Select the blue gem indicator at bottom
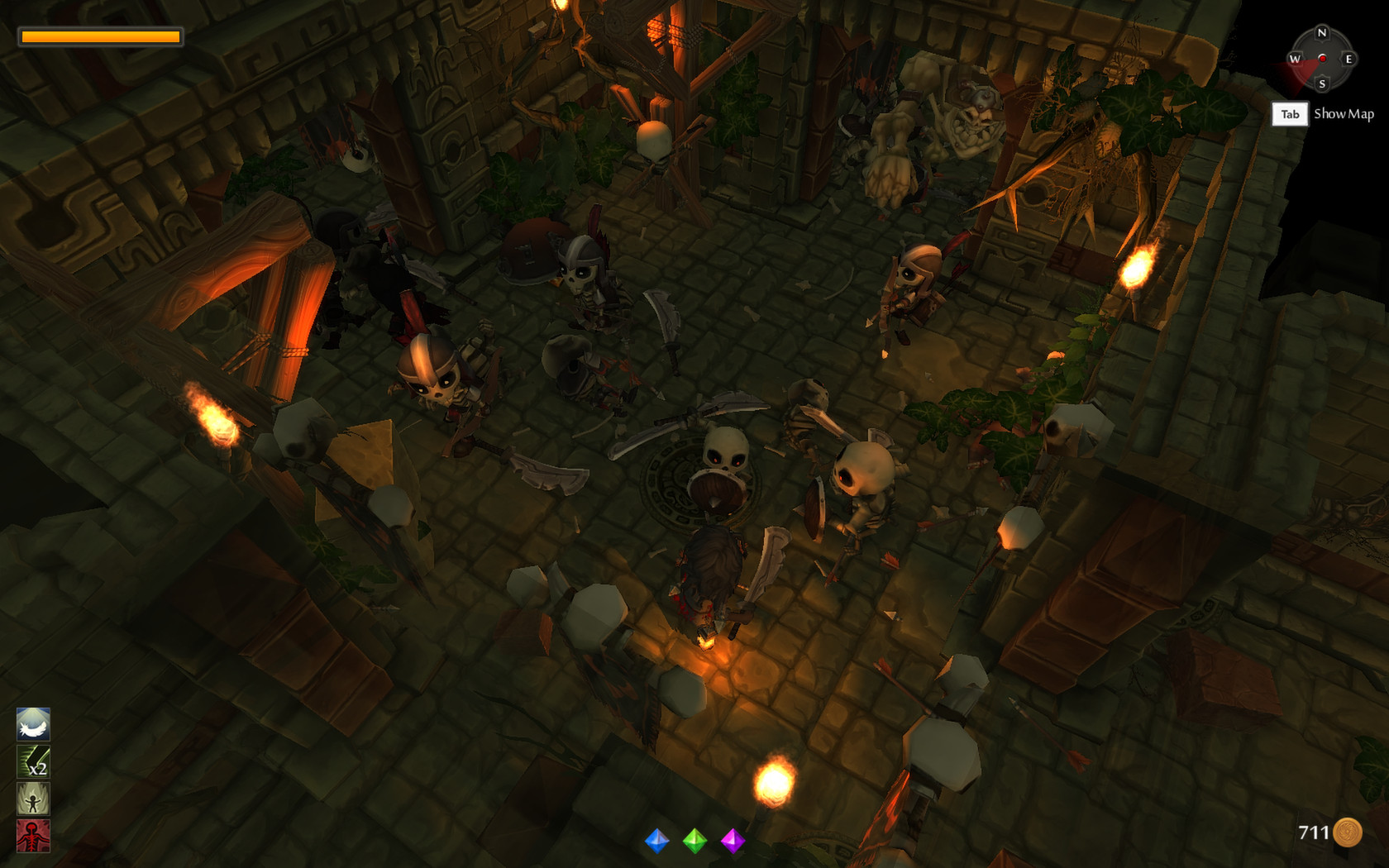 pyautogui.click(x=656, y=842)
